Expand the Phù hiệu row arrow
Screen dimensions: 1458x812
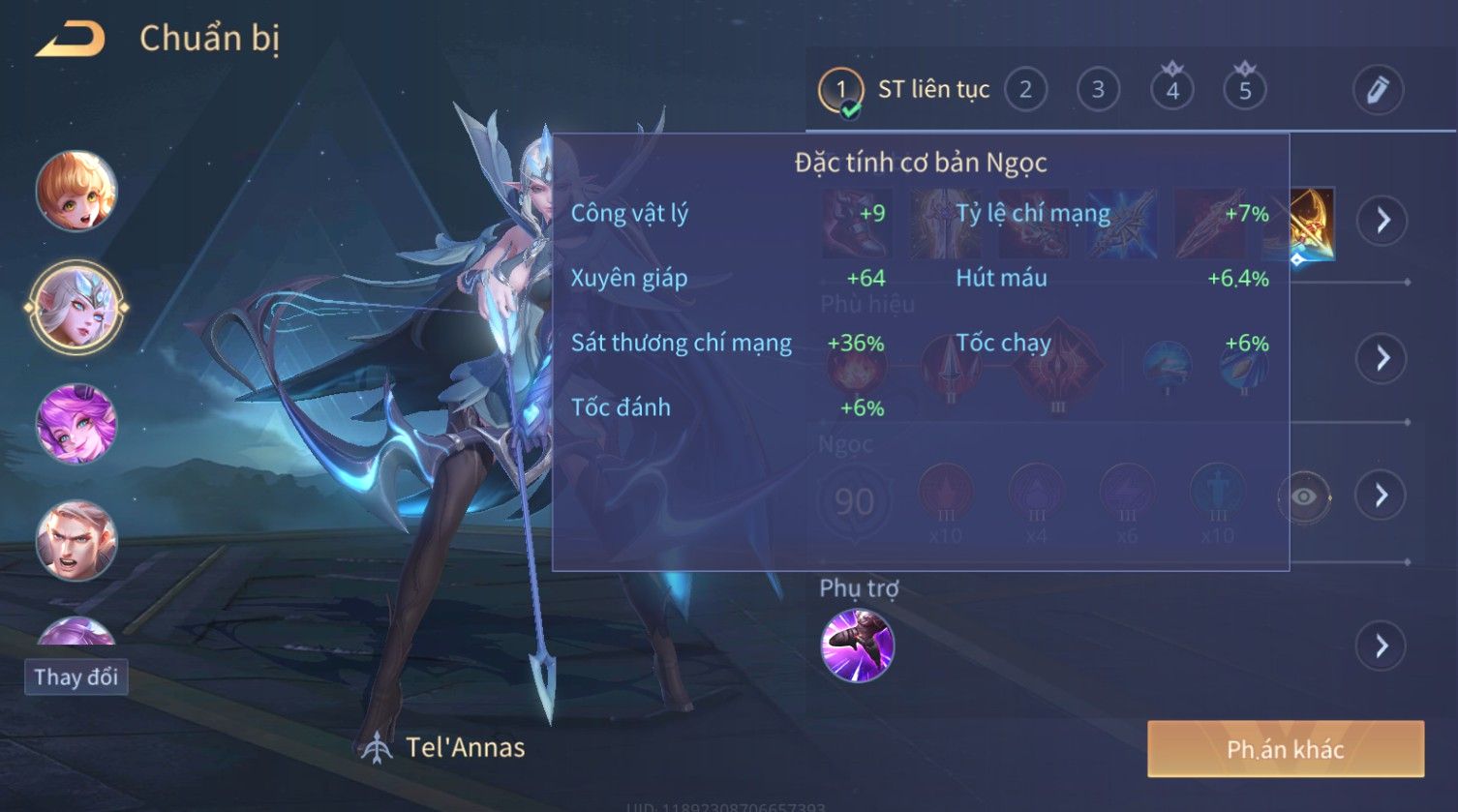(1382, 358)
